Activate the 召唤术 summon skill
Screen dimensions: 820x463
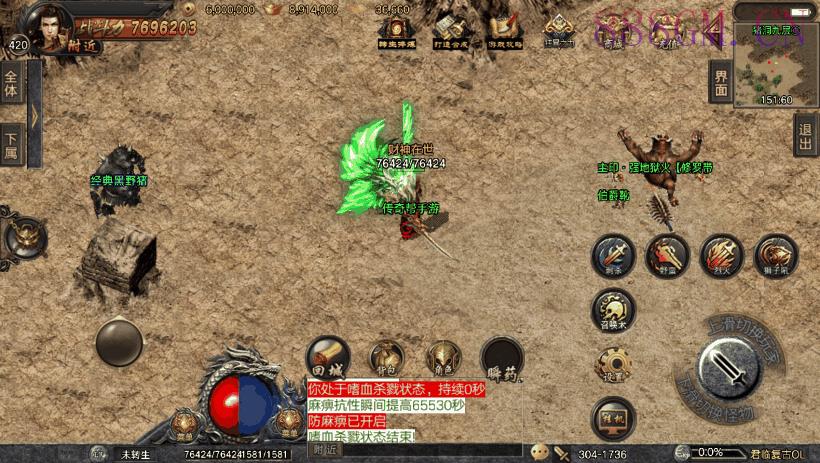pos(612,309)
